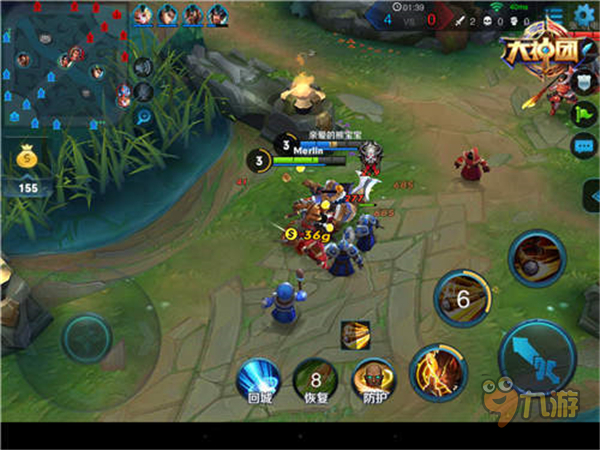Open the gold shop money bag
Screen dimensions: 600x450
[26, 158]
